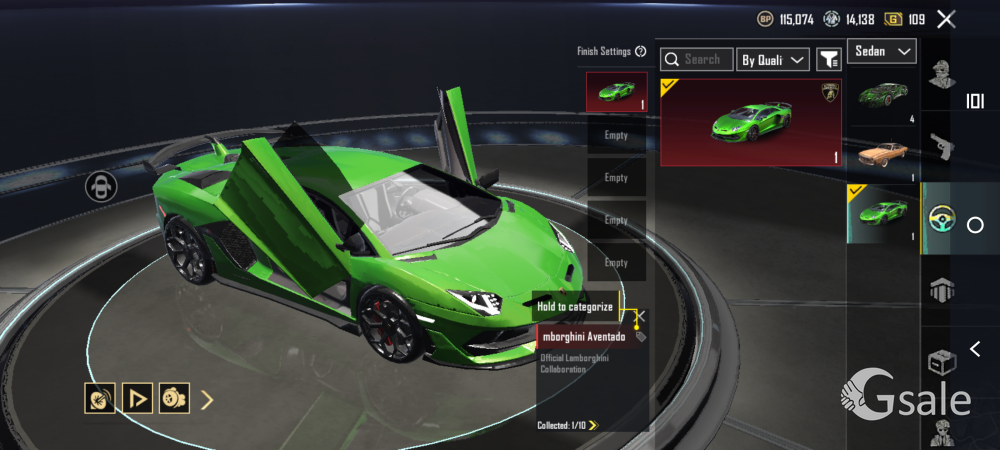
Task: Open the steering wheel vehicles tab
Action: click(x=938, y=218)
